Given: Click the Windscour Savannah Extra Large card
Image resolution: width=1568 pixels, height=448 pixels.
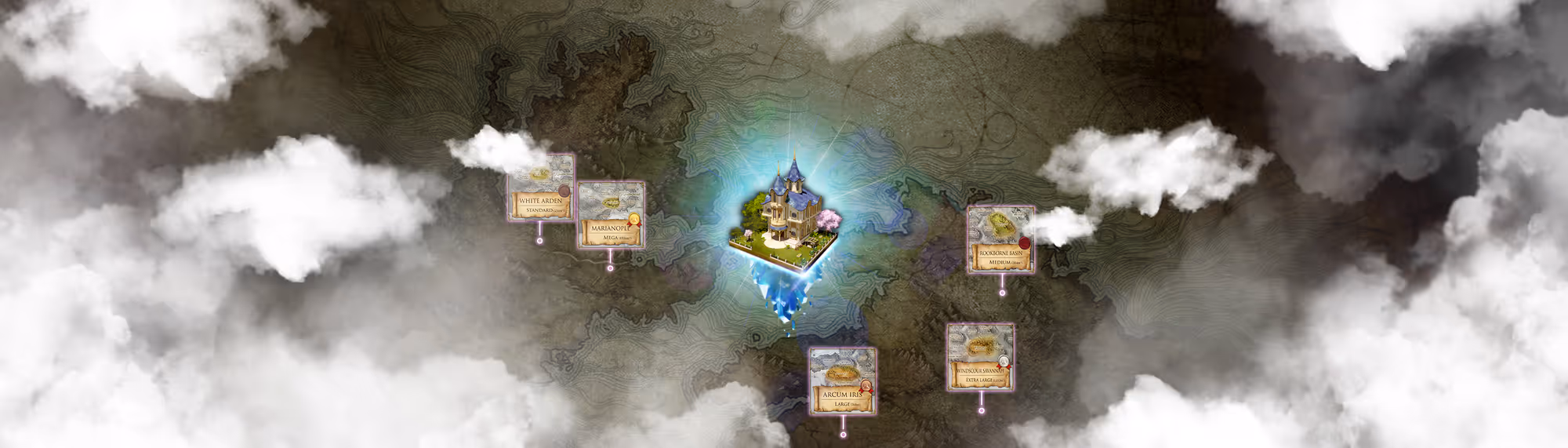Looking at the screenshot, I should (x=980, y=357).
